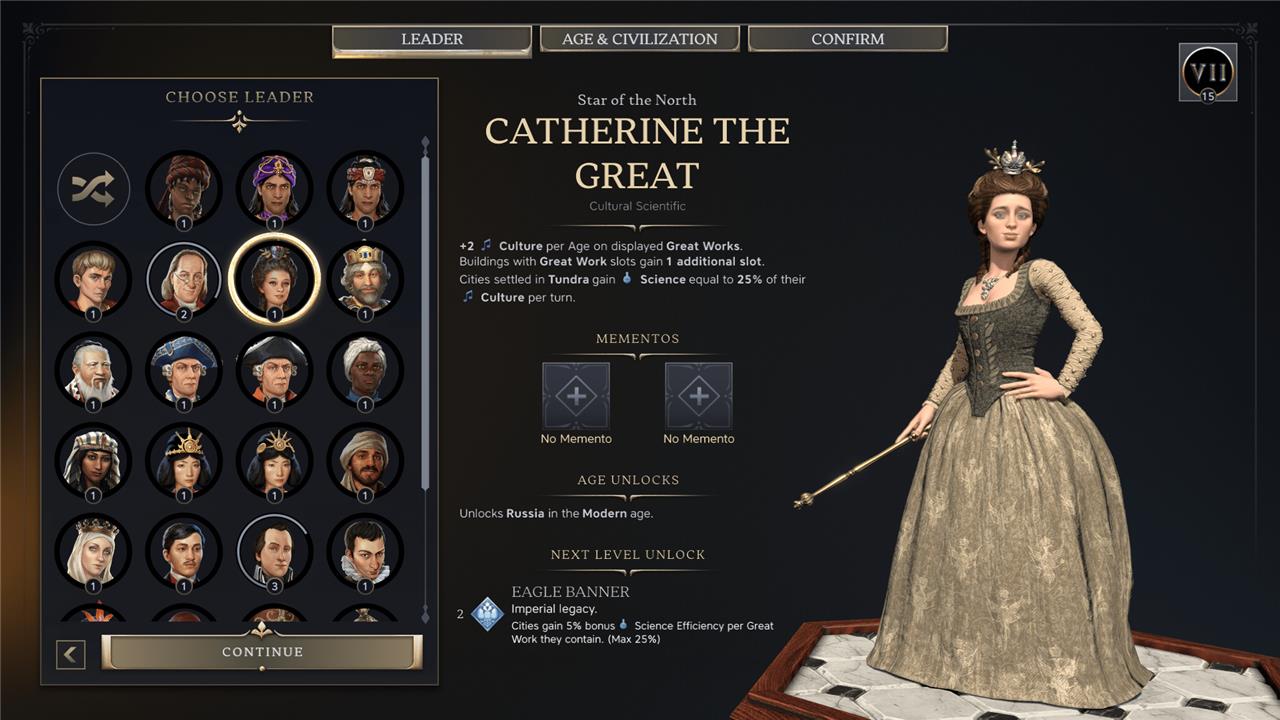Viewport: 1280px width, 720px height.
Task: Select the Leader tab
Action: point(431,39)
